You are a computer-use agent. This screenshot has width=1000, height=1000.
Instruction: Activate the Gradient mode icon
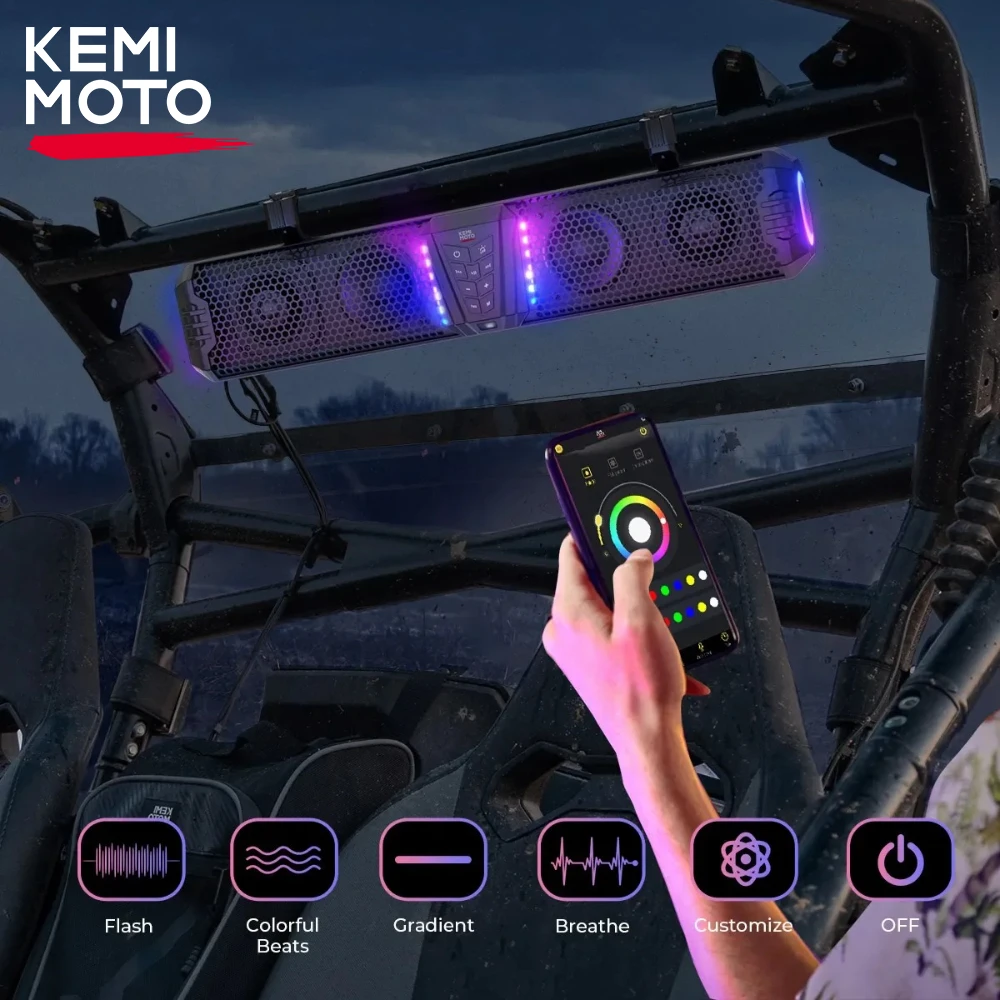coord(433,860)
